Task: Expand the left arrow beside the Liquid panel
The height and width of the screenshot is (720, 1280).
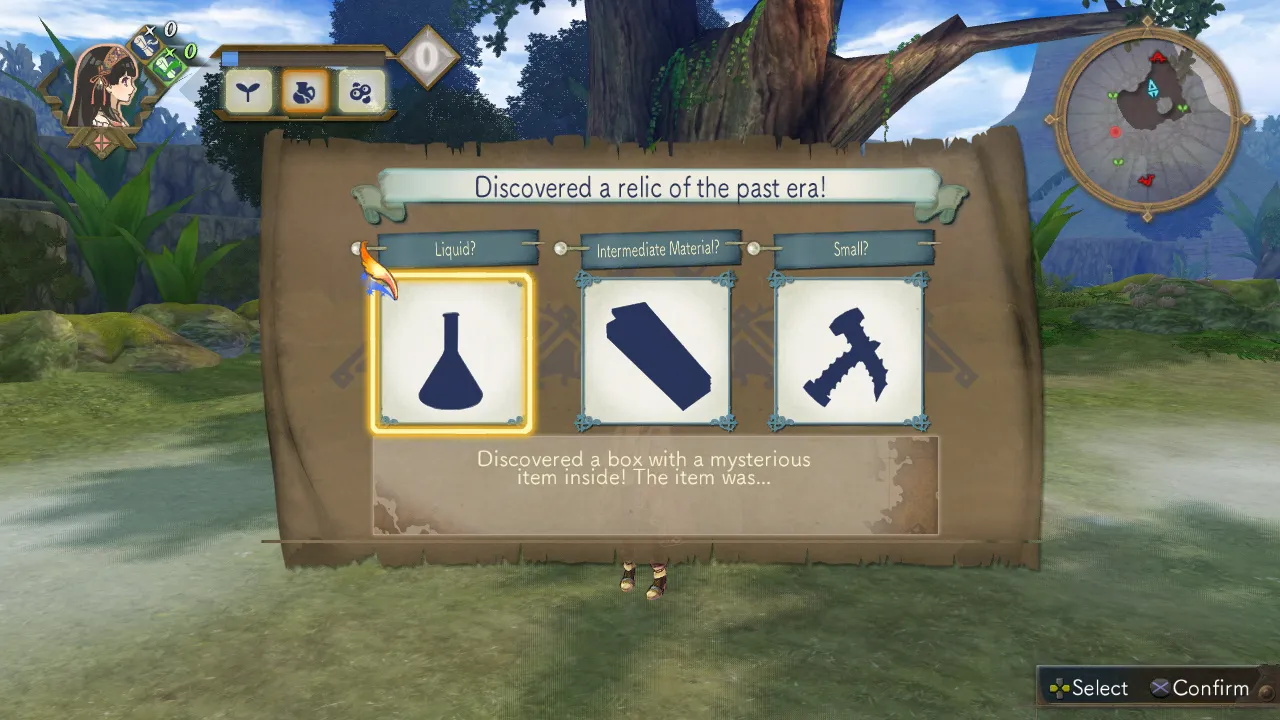Action: click(x=356, y=248)
